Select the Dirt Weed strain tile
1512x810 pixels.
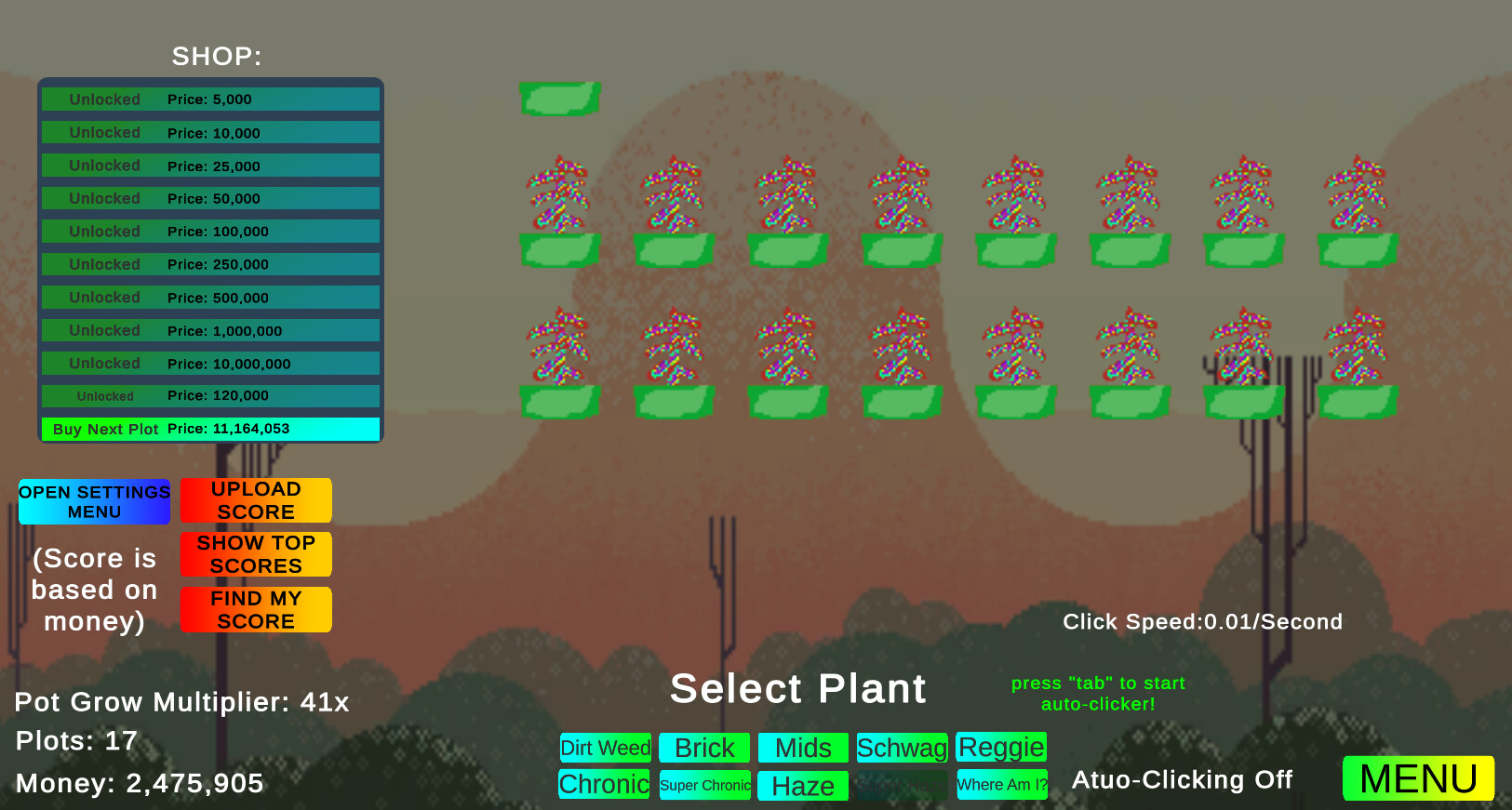[x=605, y=748]
